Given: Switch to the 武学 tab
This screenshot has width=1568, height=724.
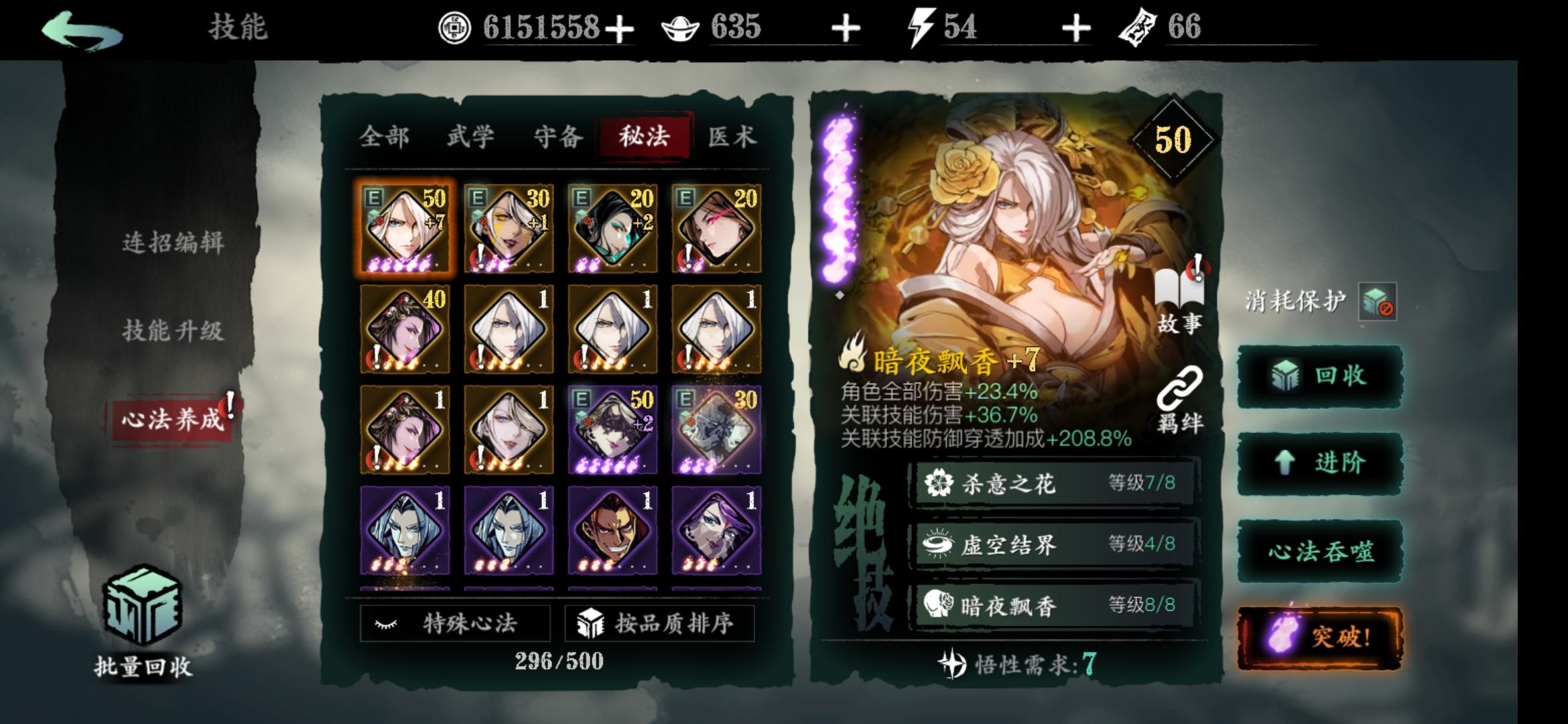Looking at the screenshot, I should coord(471,136).
